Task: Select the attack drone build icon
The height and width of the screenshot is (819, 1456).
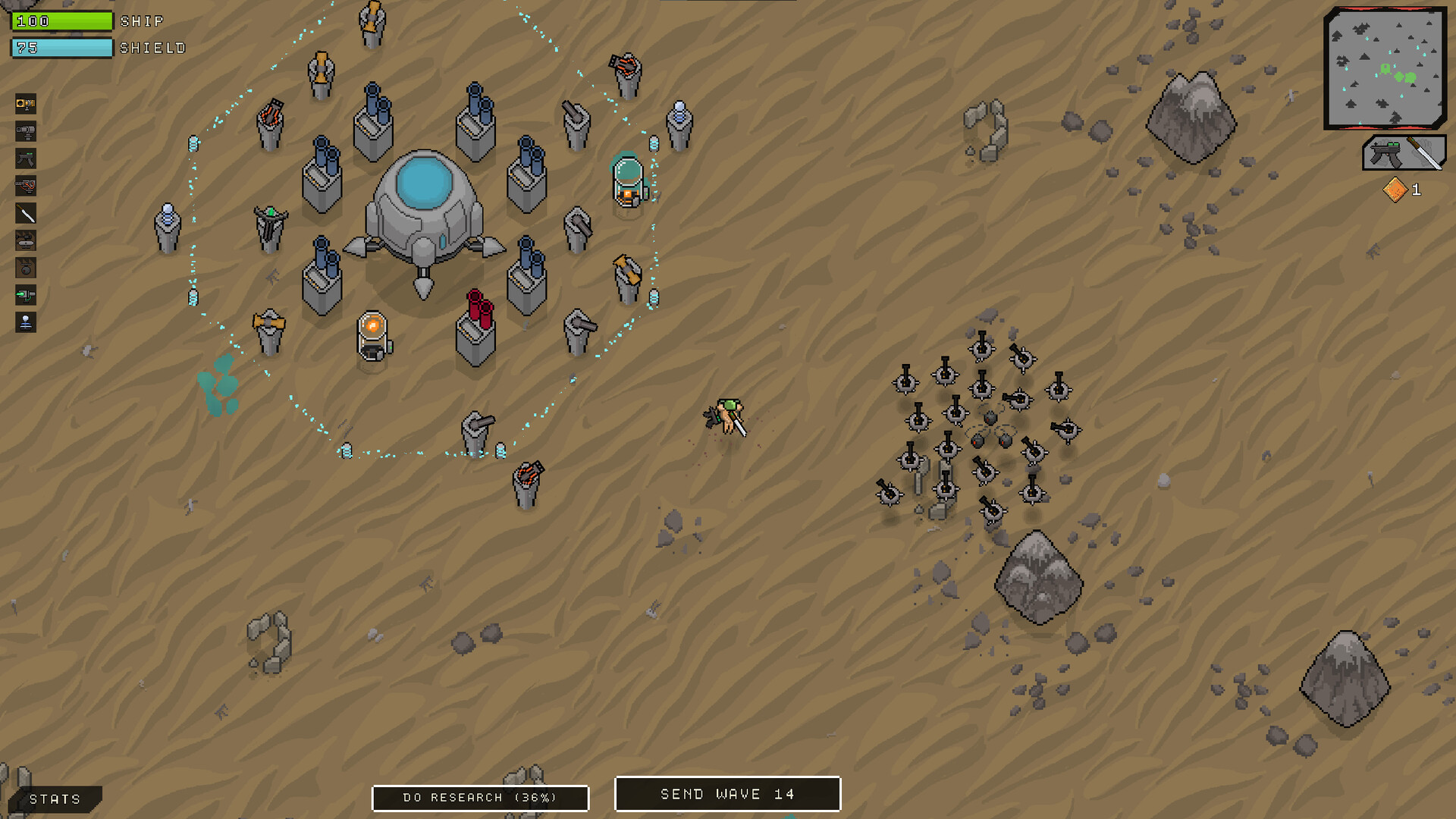Action: pyautogui.click(x=25, y=241)
